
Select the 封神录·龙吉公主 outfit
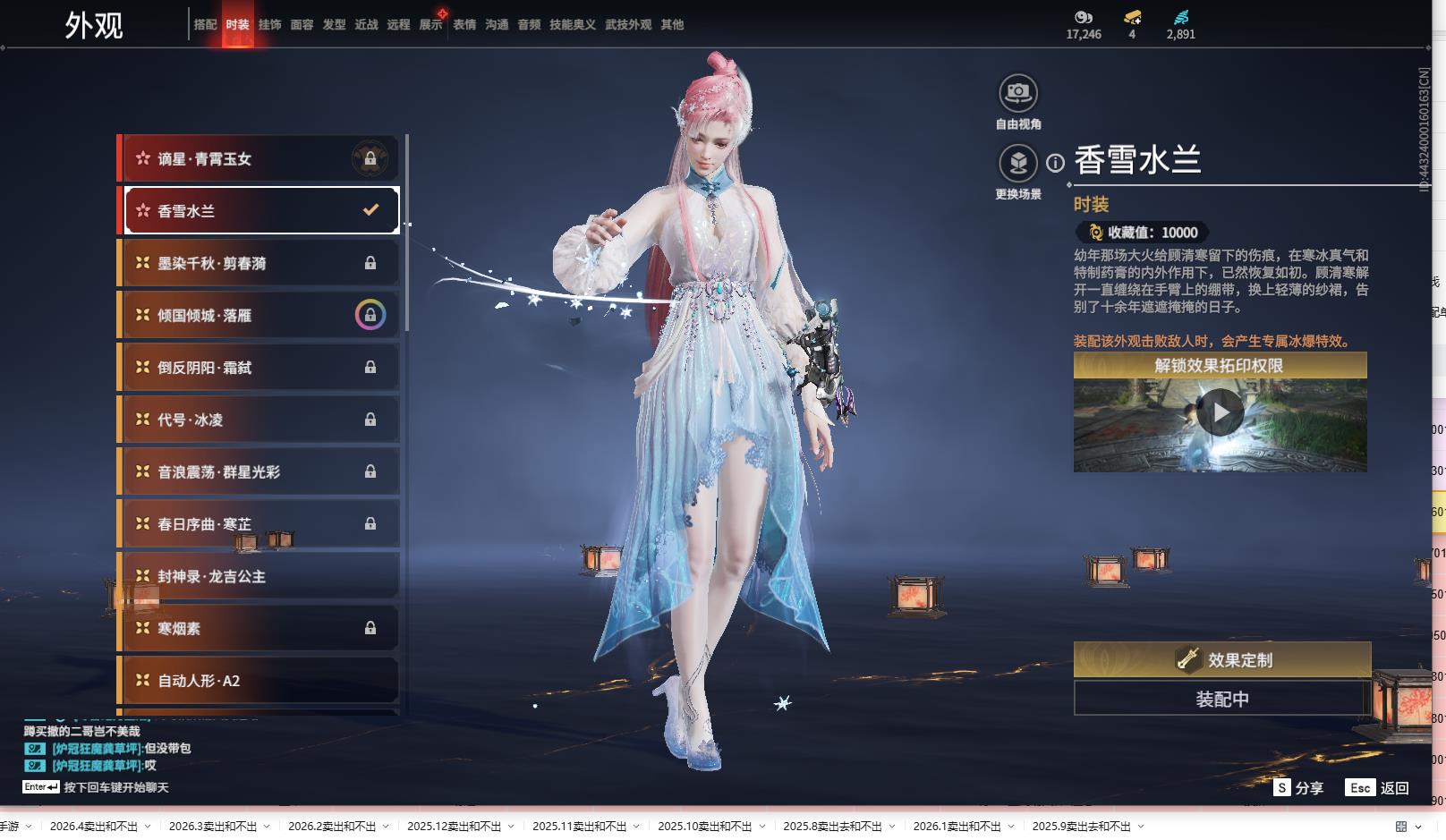pyautogui.click(x=259, y=576)
